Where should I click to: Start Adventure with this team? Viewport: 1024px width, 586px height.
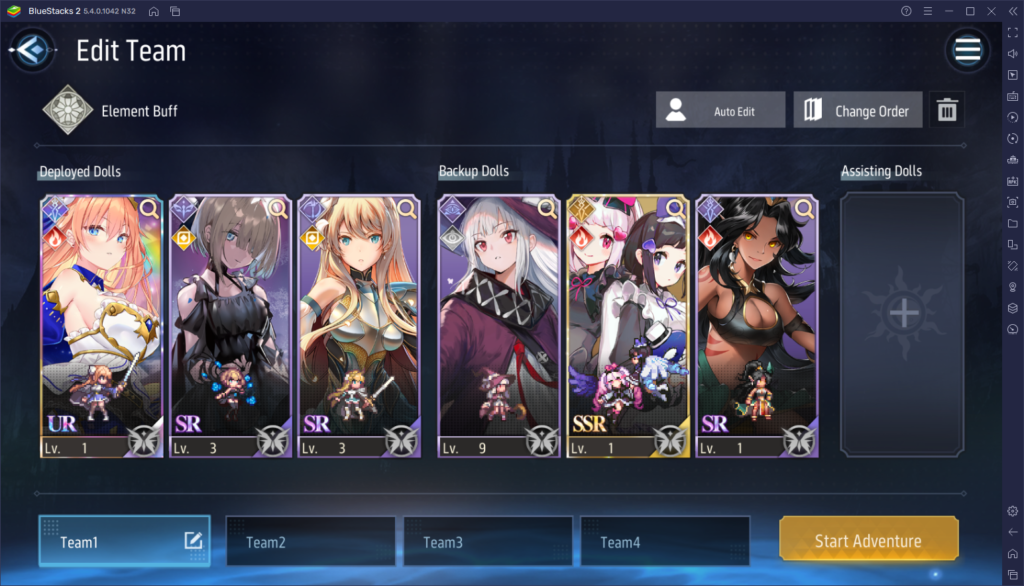[868, 541]
